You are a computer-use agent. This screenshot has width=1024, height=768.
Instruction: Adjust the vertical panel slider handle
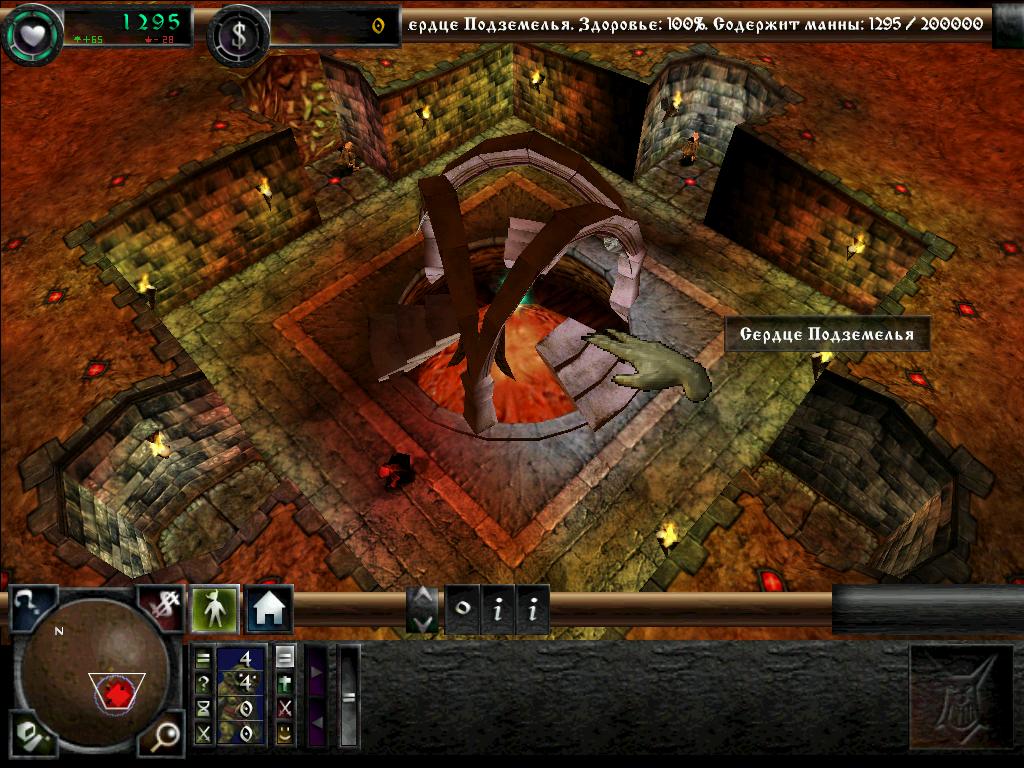(349, 697)
